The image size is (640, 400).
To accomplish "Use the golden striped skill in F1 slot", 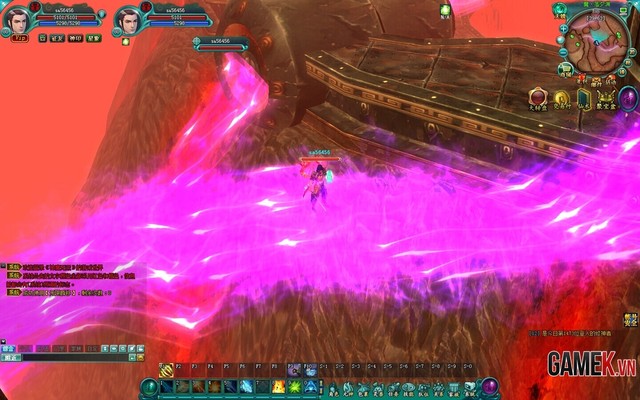I will (166, 371).
